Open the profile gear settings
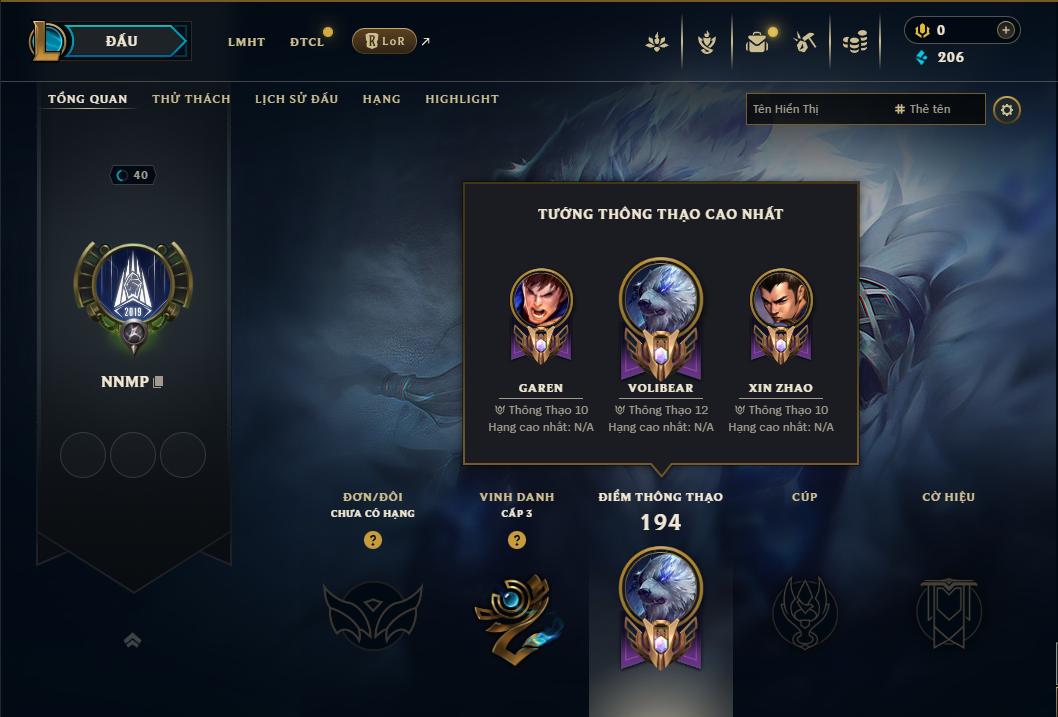 (1007, 109)
